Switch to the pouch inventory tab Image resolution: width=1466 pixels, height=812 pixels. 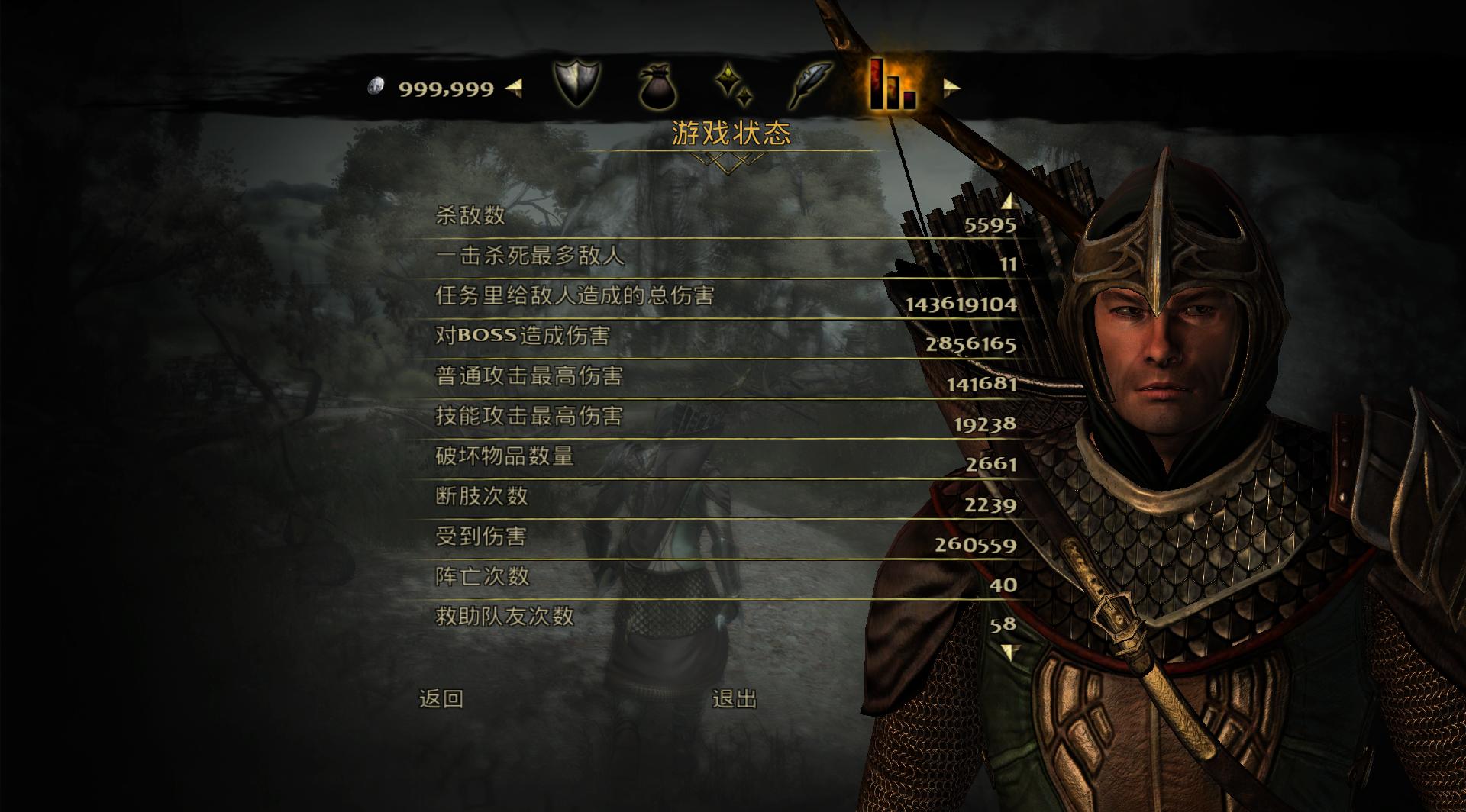(x=657, y=87)
